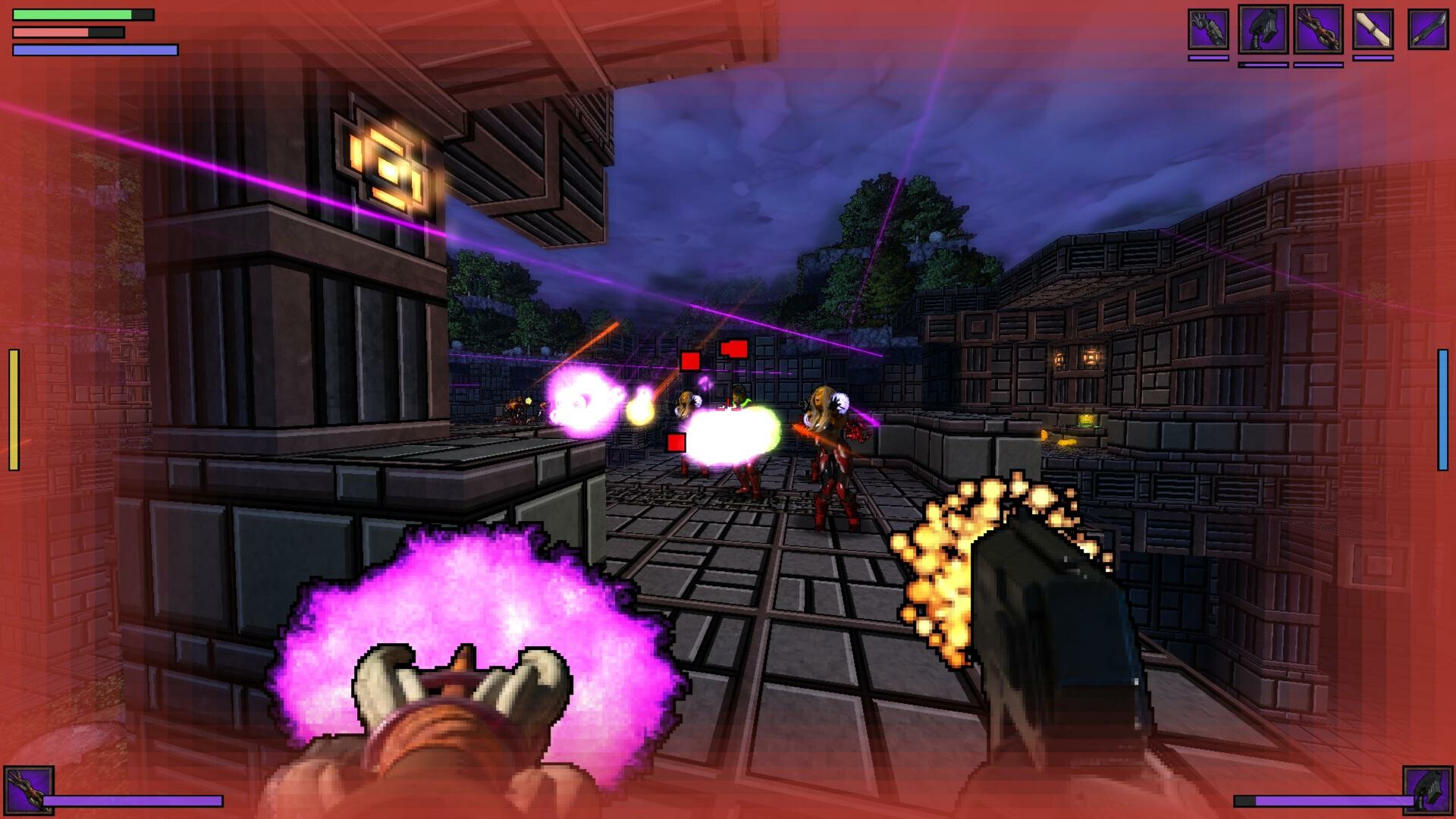Click the left-hand weapon icon bottom left

(30, 790)
